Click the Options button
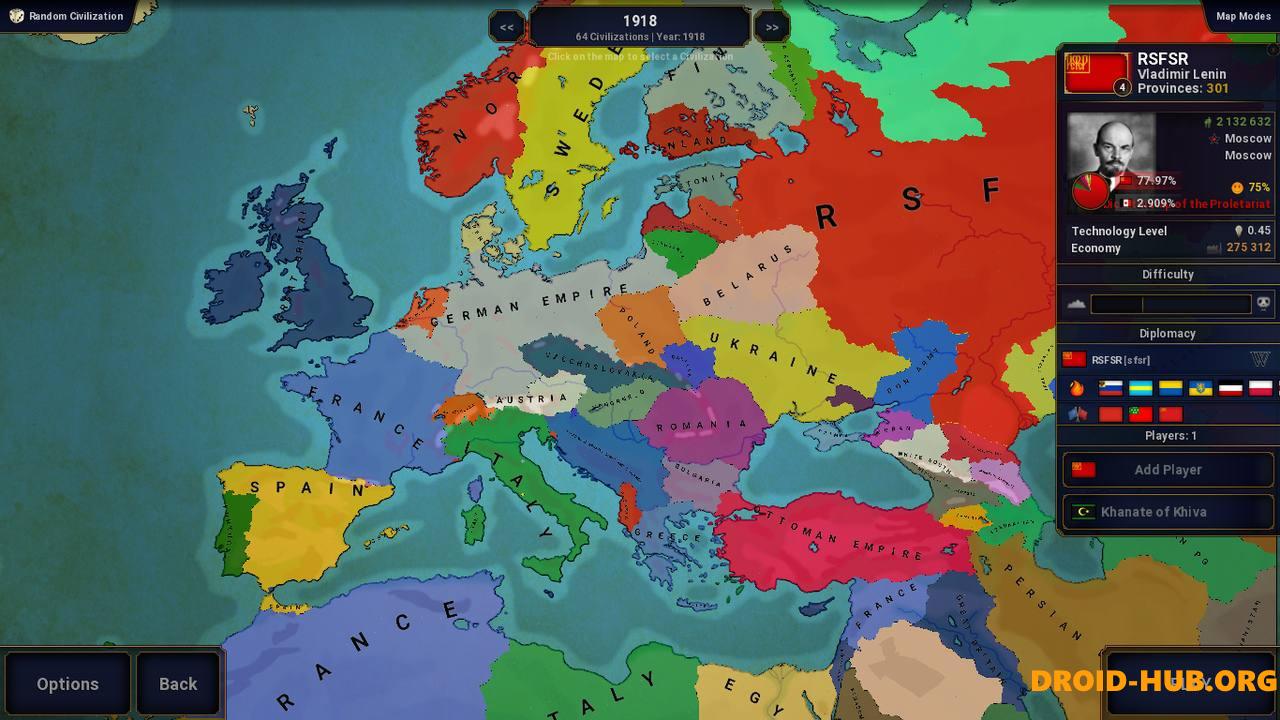The image size is (1280, 720). coord(67,684)
